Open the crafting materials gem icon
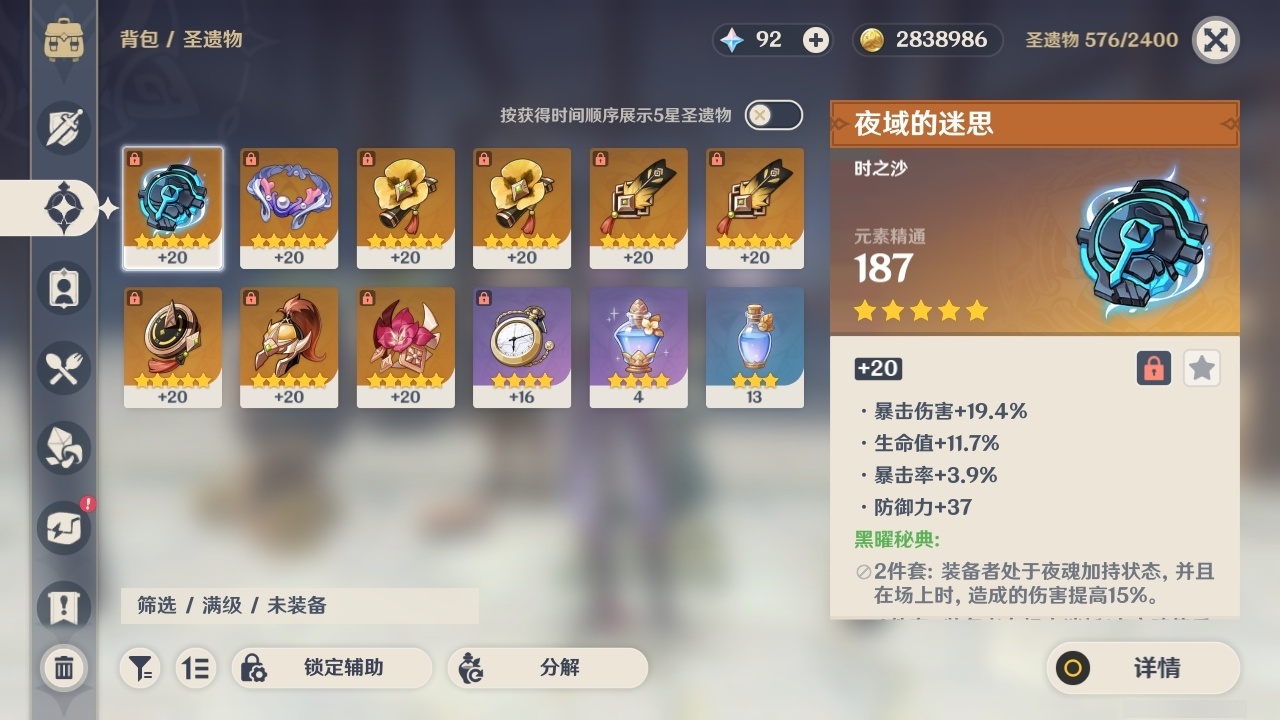This screenshot has width=1280, height=720. tap(63, 448)
